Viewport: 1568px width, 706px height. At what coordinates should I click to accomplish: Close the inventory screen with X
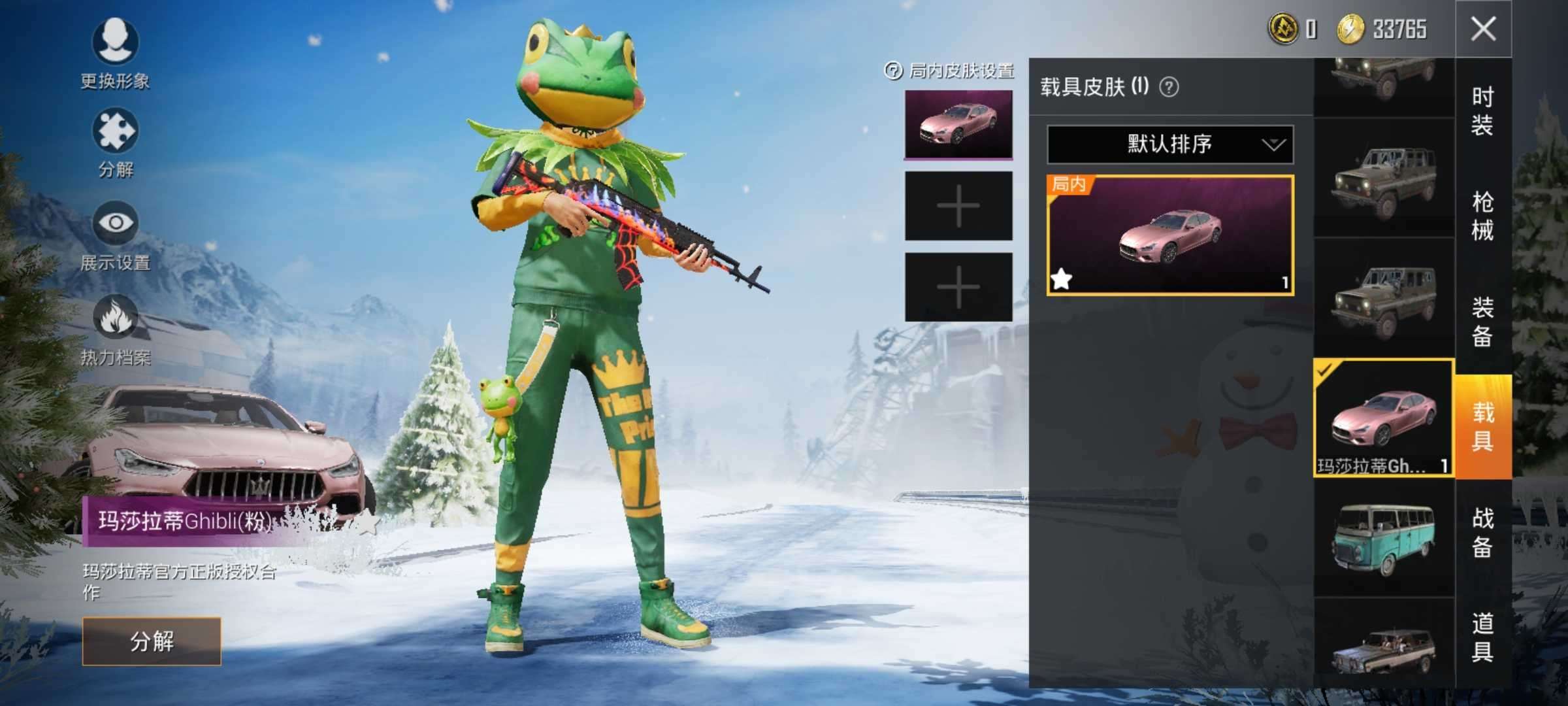[x=1483, y=29]
